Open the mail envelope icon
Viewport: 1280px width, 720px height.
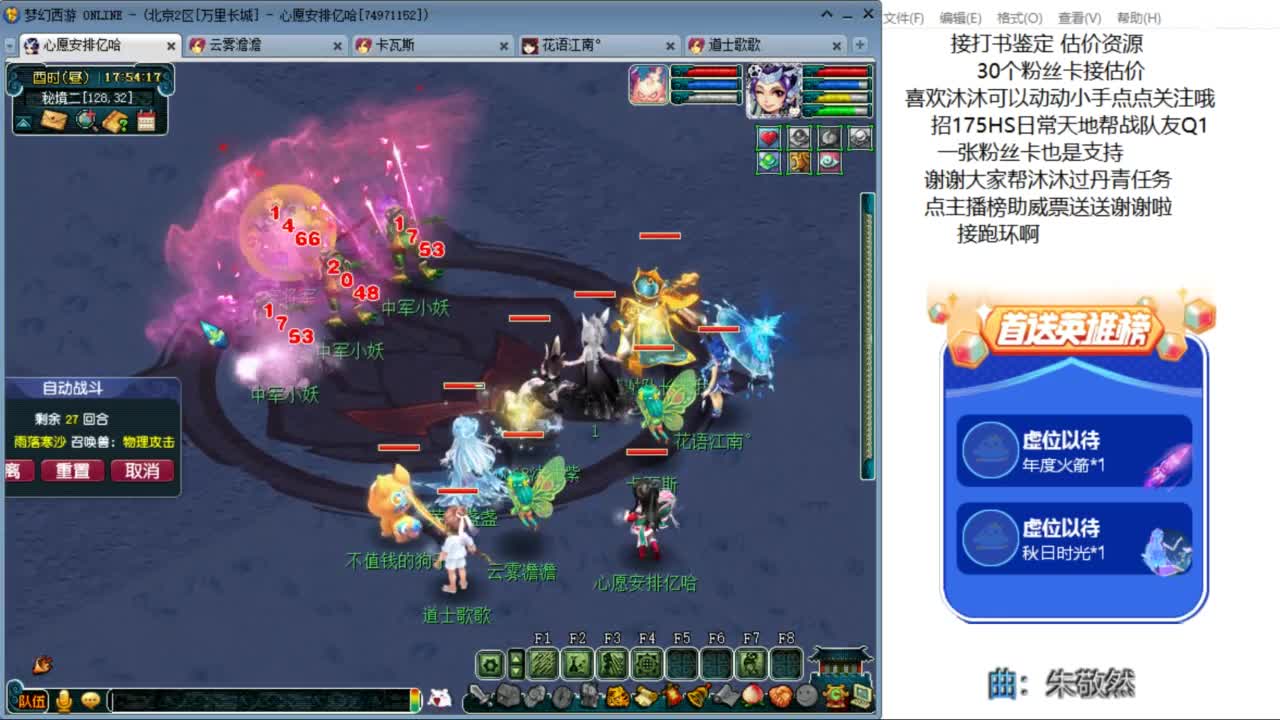click(x=55, y=120)
